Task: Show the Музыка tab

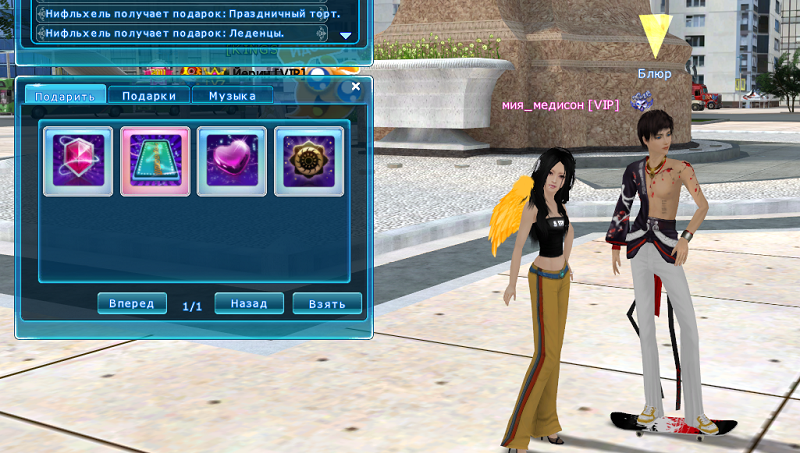Action: (x=232, y=96)
